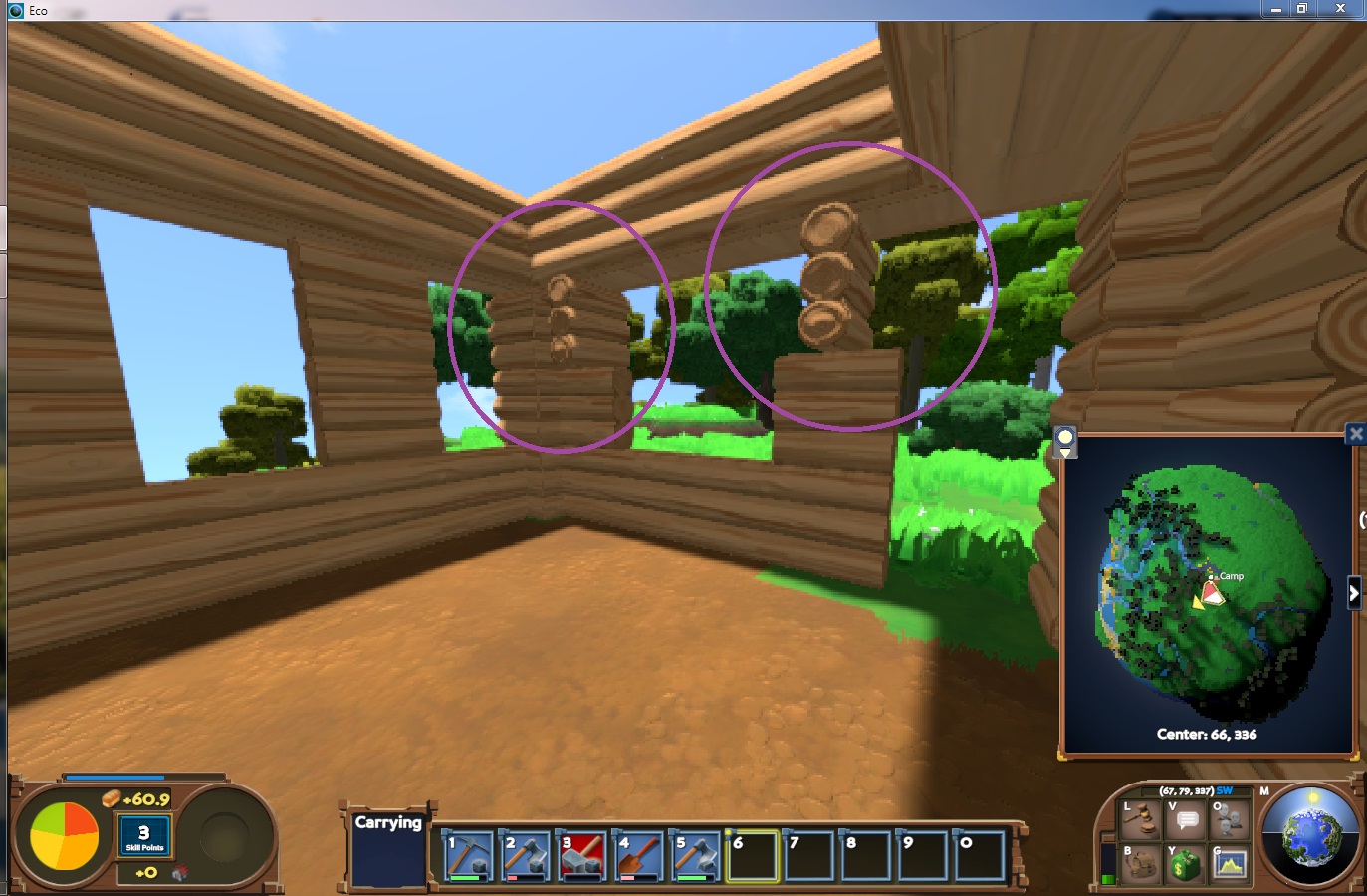Screen dimensions: 1367x896
Task: Open the Skill Points panel showing 3 points
Action: point(143,834)
